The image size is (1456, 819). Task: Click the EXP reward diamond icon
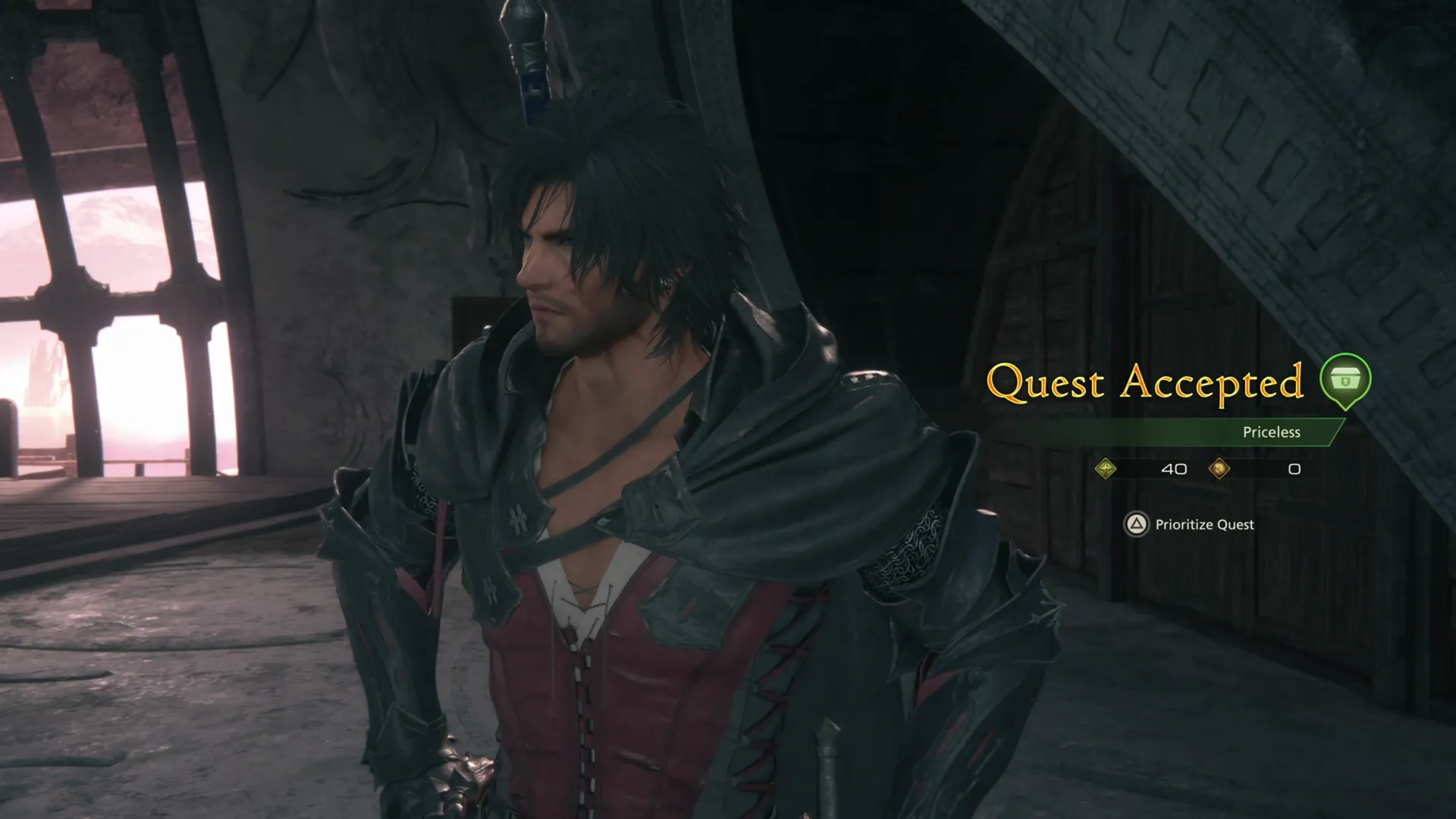(1106, 468)
